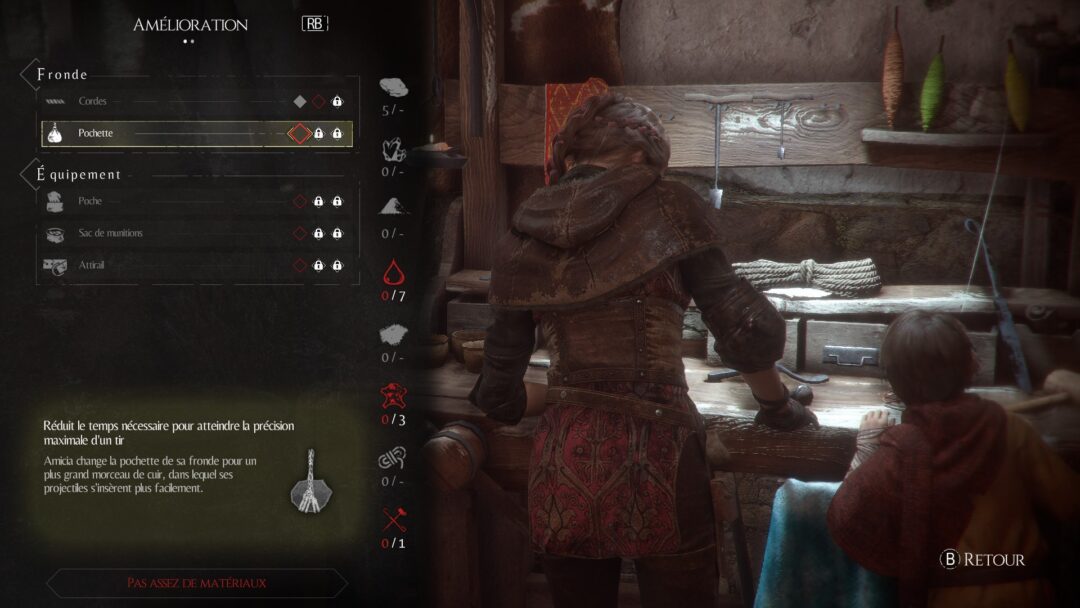Viewport: 1080px width, 608px height.
Task: Select the Équipement category header
Action: click(x=79, y=174)
